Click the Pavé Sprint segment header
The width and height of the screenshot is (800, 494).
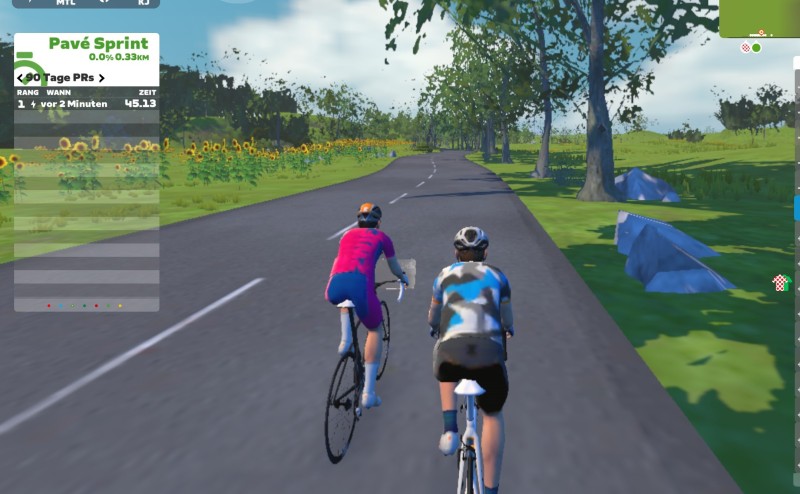tap(97, 44)
